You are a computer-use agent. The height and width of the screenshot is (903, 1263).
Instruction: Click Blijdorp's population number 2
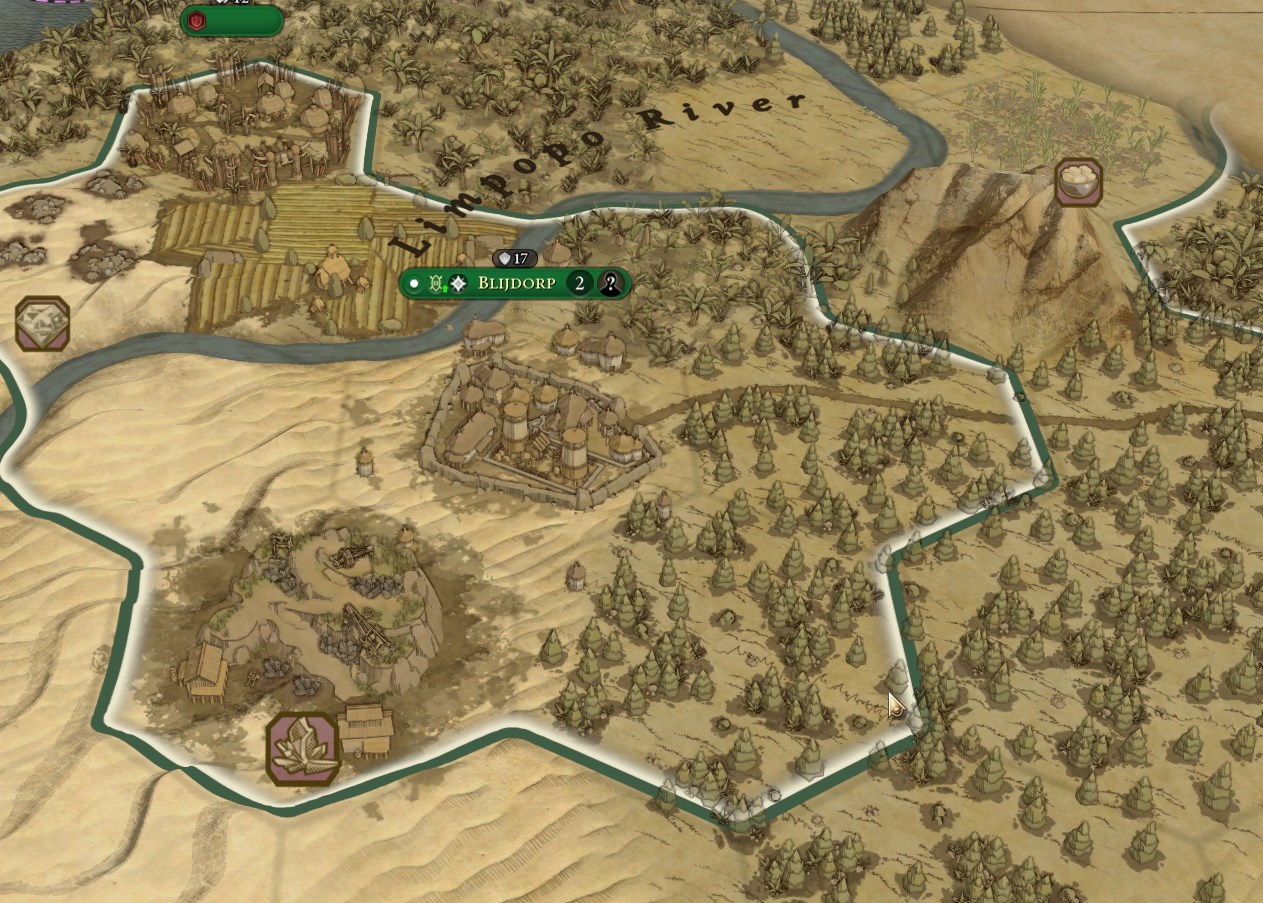tap(579, 284)
